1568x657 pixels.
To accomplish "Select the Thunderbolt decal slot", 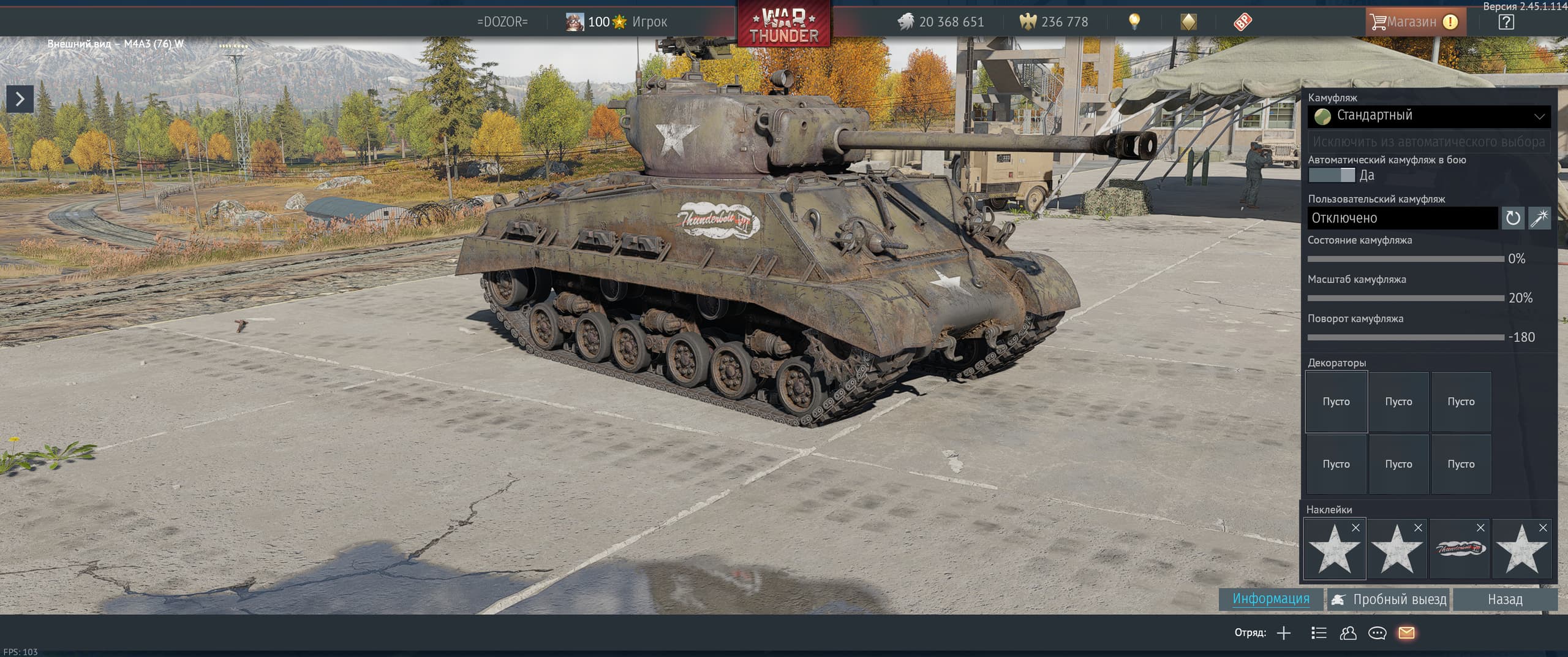I will point(1459,549).
